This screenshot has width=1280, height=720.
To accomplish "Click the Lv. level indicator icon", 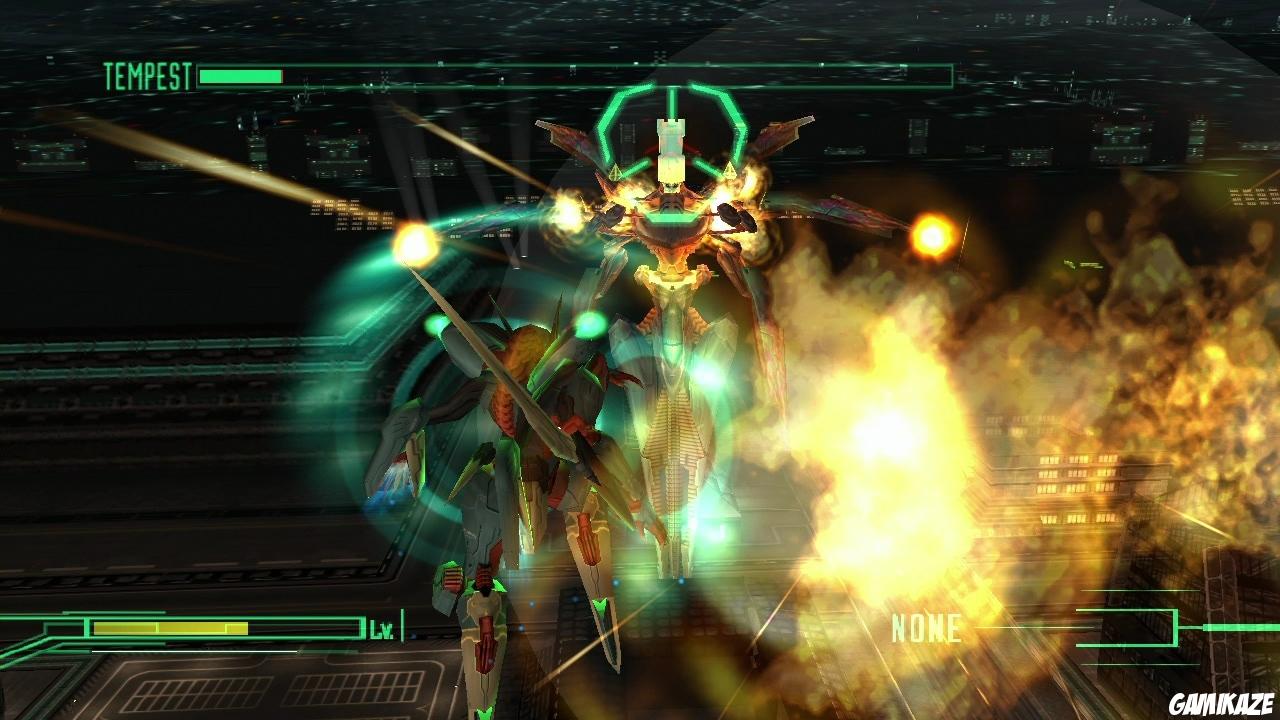I will tap(378, 630).
